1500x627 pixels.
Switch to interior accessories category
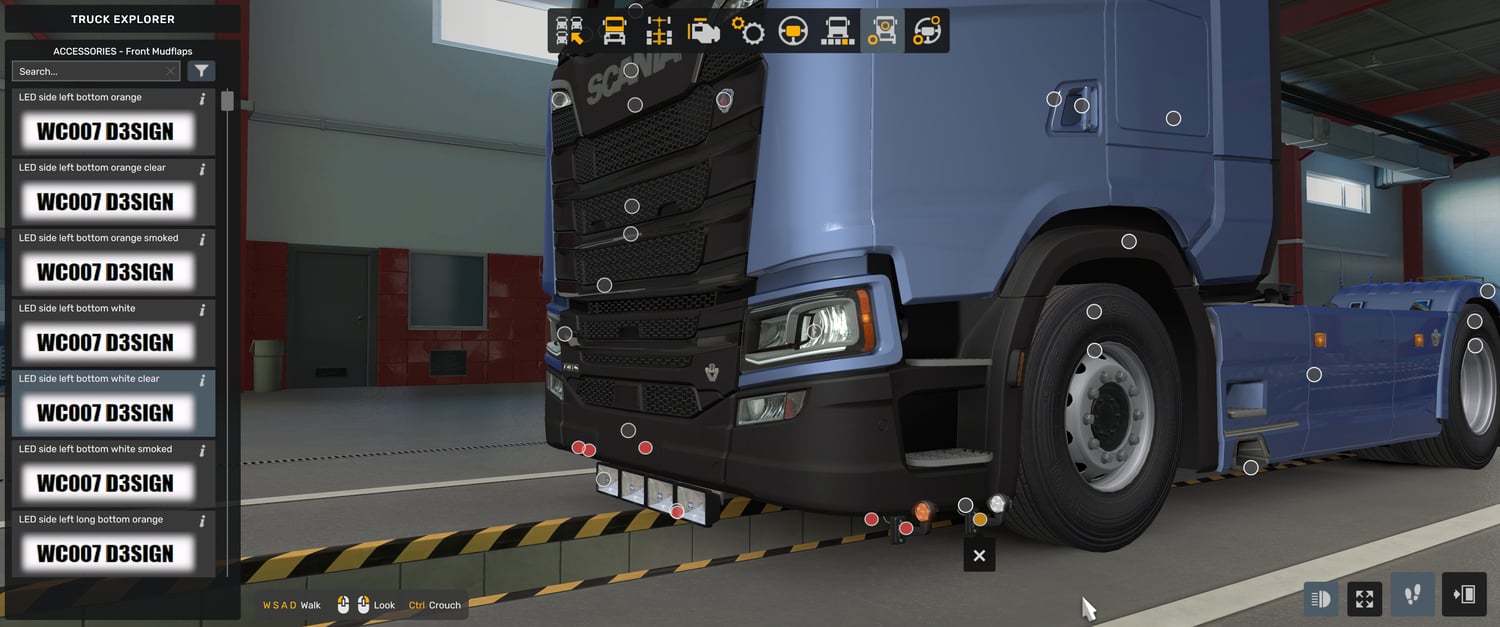[x=927, y=31]
